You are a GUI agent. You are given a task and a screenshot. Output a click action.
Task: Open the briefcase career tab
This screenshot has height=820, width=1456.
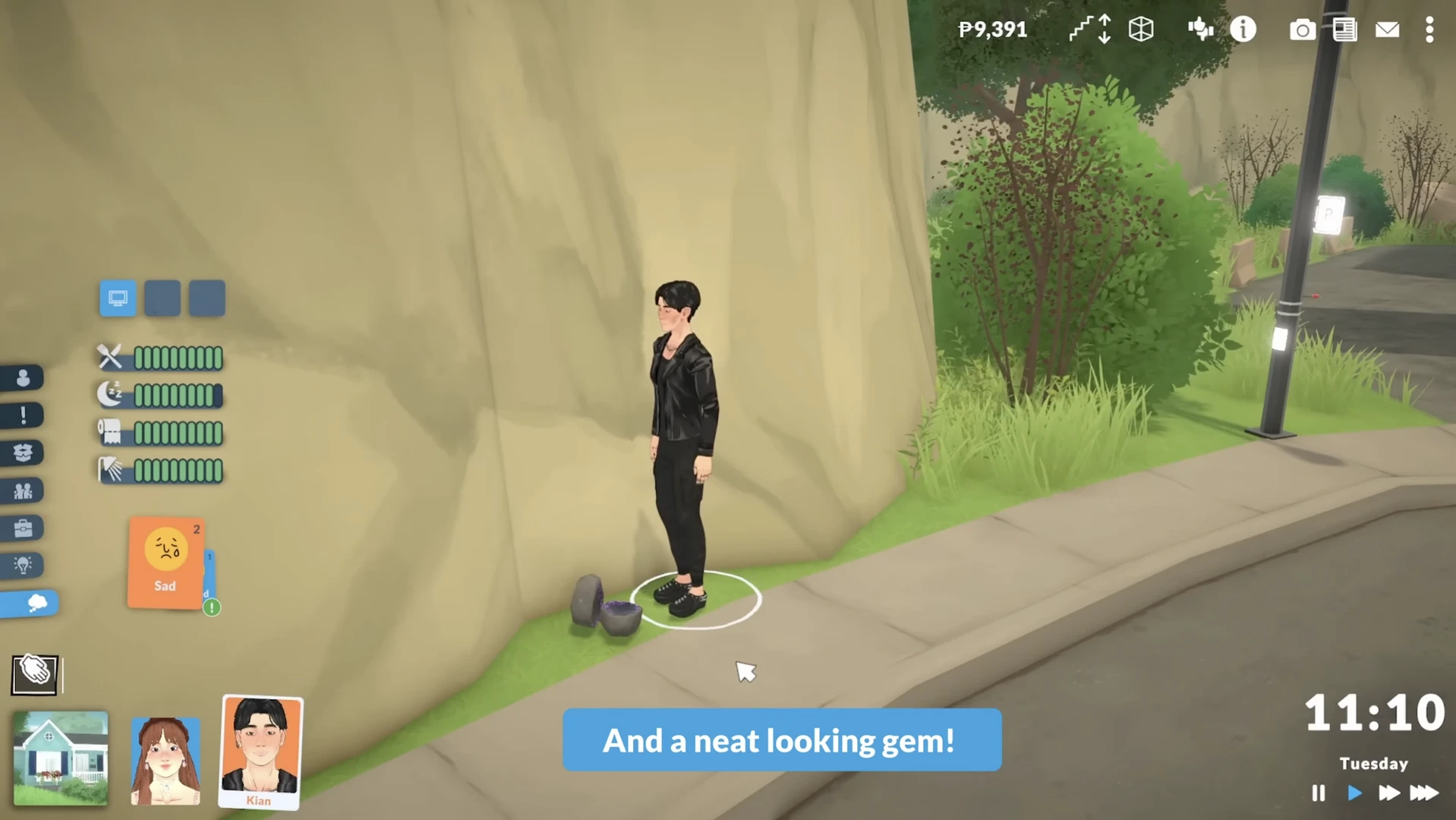point(23,528)
